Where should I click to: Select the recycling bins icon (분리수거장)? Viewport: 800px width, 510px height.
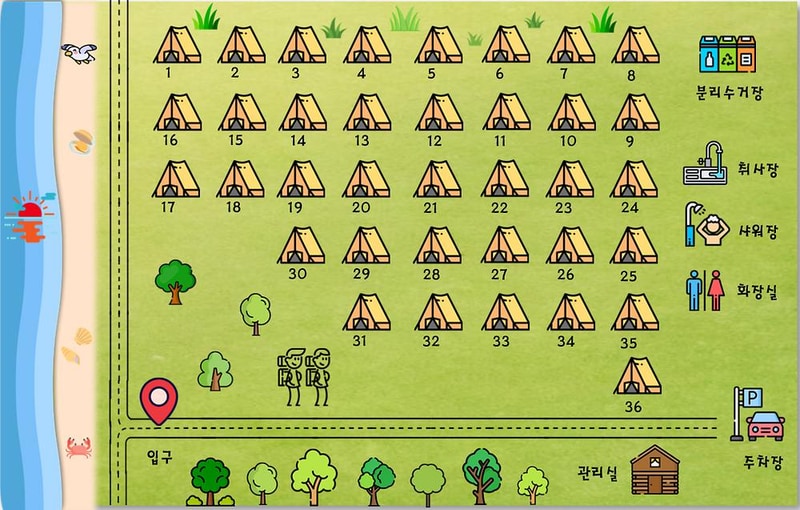pos(728,56)
